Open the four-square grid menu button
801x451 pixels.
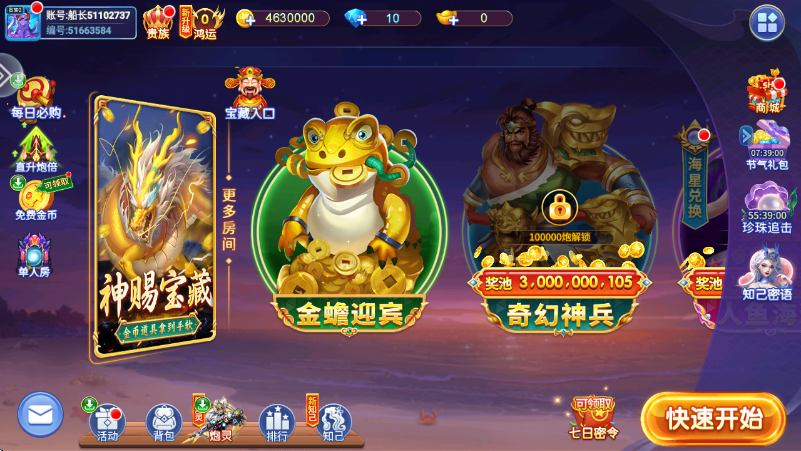coord(767,22)
